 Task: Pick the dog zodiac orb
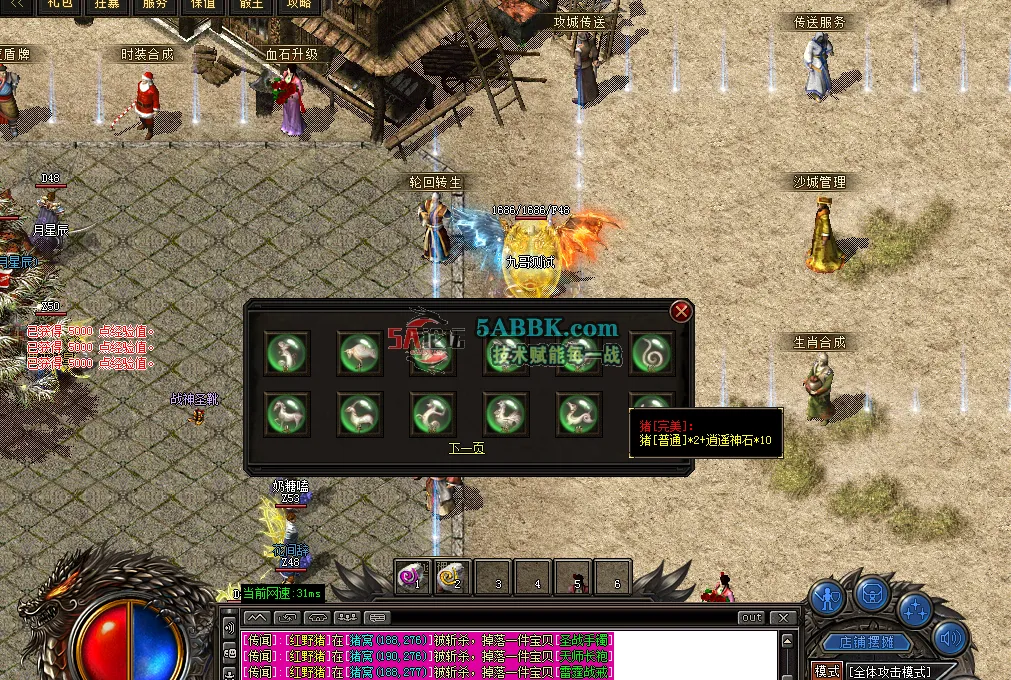point(579,414)
